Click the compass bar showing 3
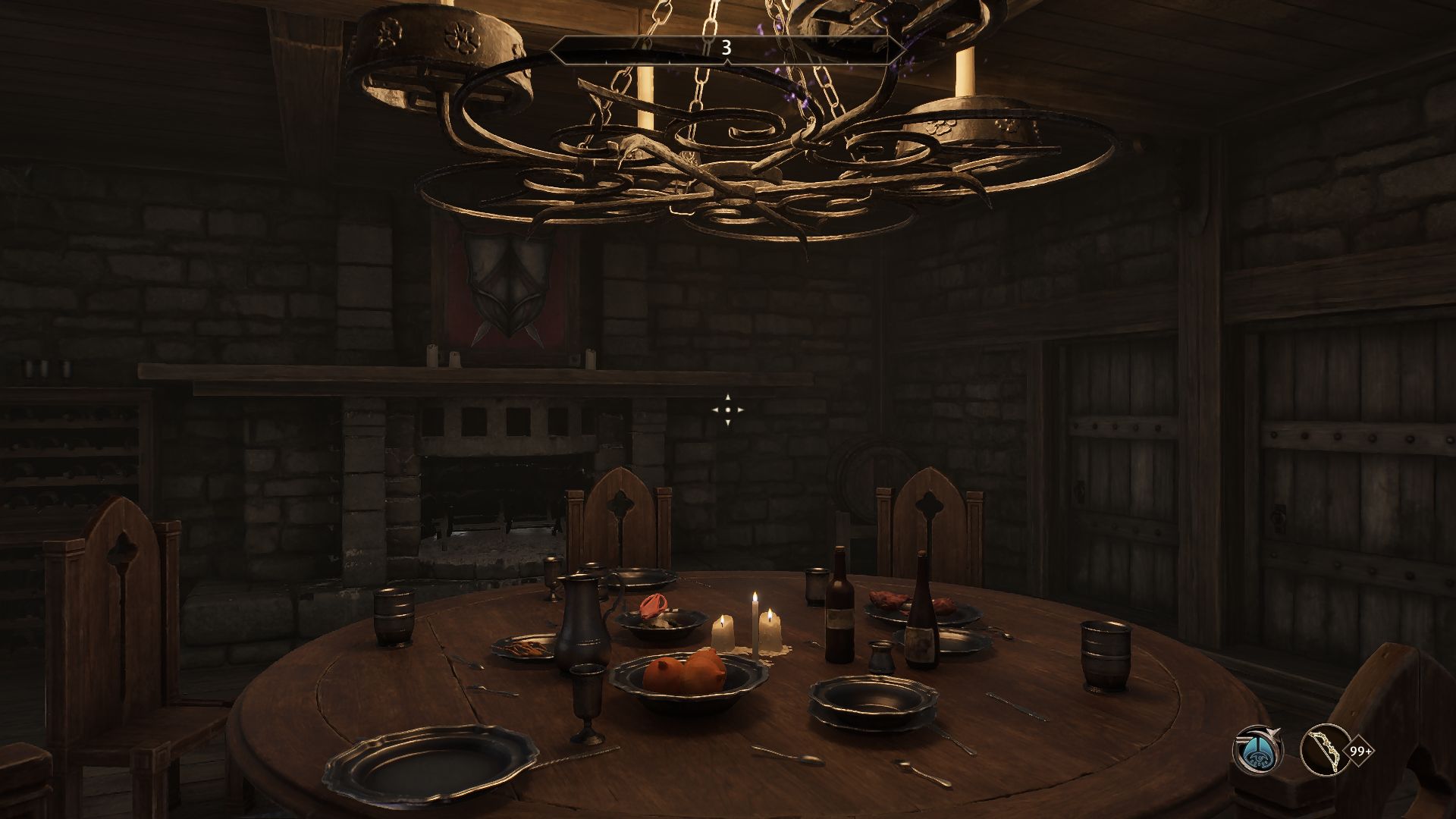The image size is (1456, 819). coord(726,49)
